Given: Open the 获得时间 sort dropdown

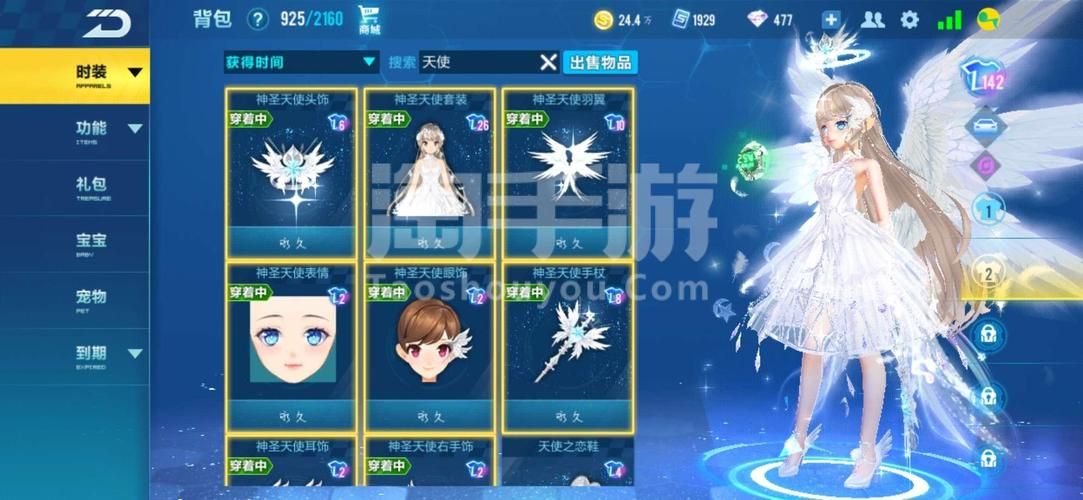Looking at the screenshot, I should tap(300, 62).
